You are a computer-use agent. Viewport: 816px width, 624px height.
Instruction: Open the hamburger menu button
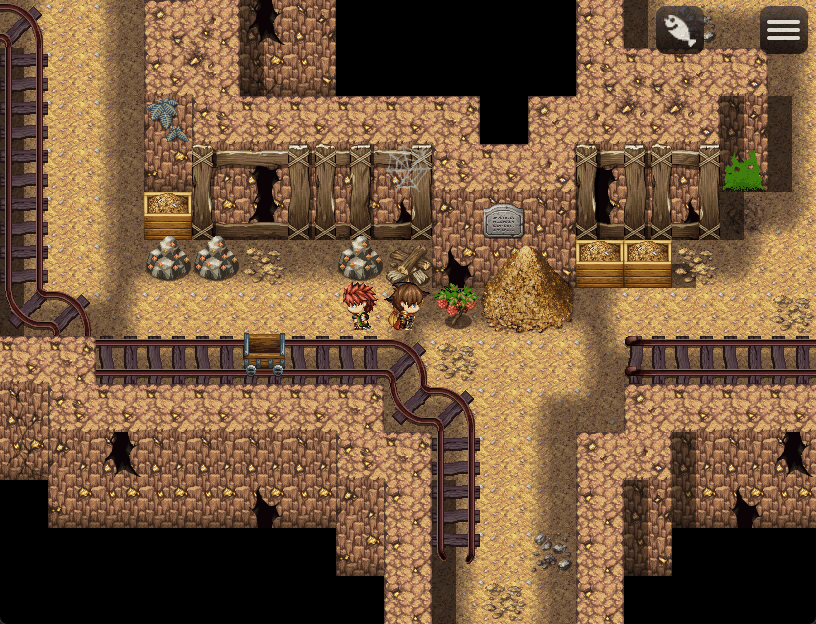[x=783, y=30]
